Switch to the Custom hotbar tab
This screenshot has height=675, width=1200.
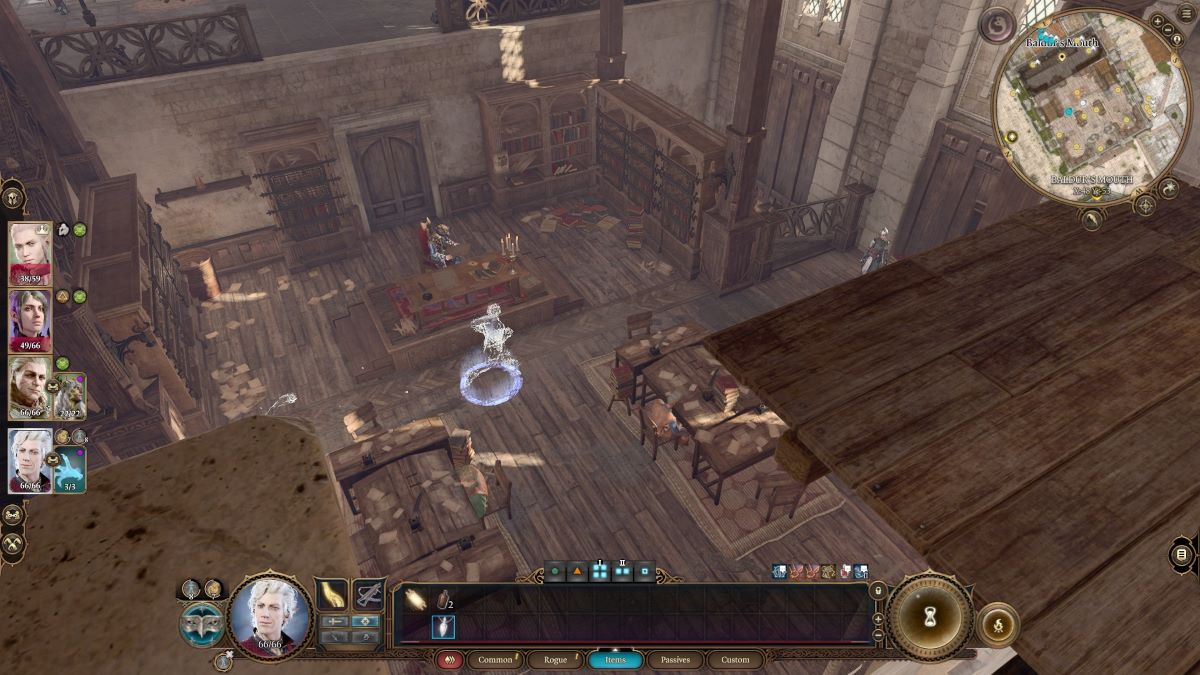tap(734, 660)
